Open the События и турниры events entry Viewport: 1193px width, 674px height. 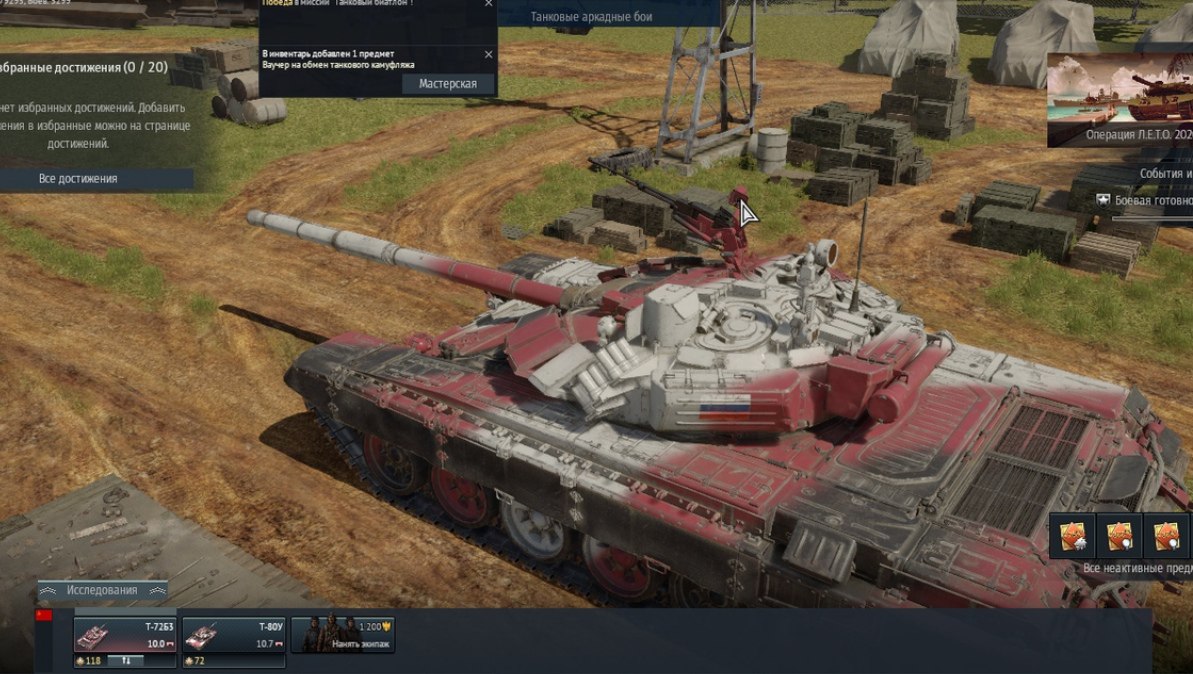click(x=1165, y=174)
